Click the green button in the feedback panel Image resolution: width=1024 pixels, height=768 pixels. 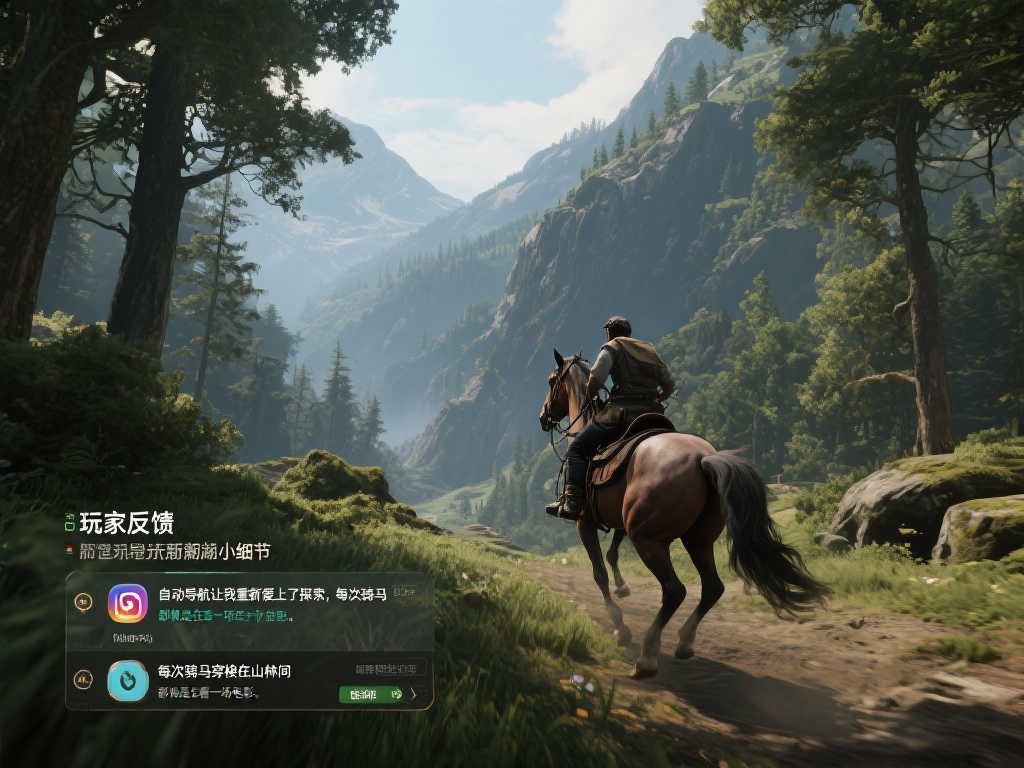coord(370,693)
